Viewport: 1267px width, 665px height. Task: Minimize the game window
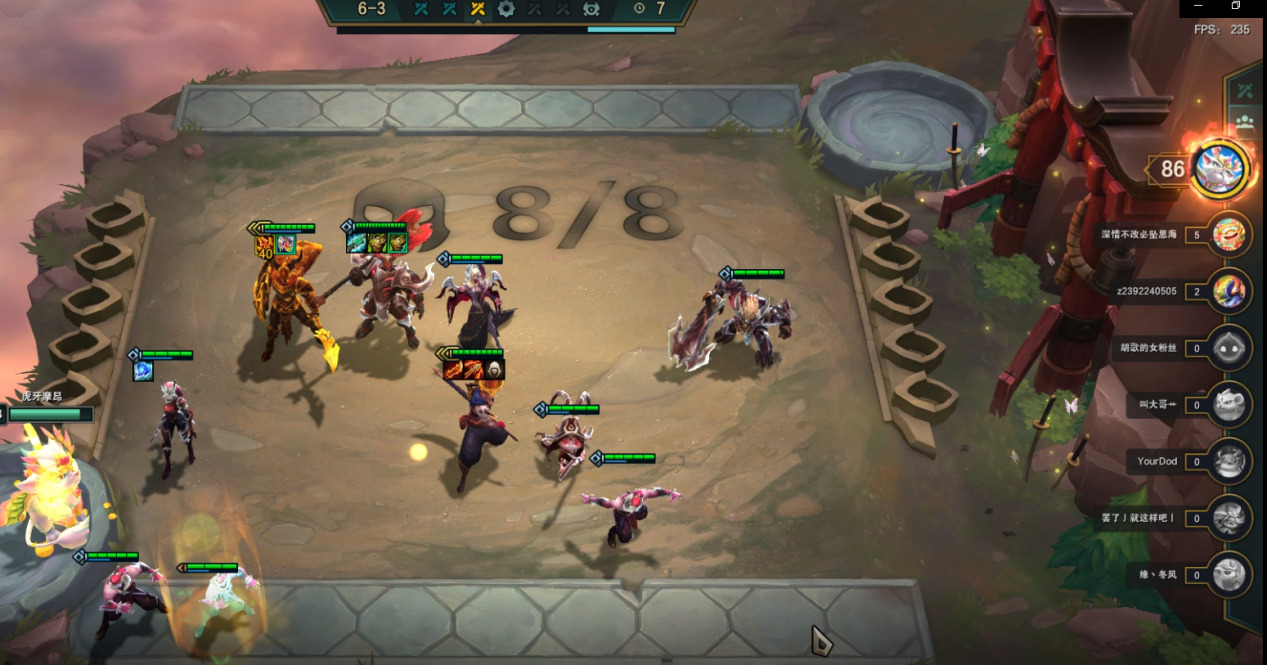(x=1201, y=6)
